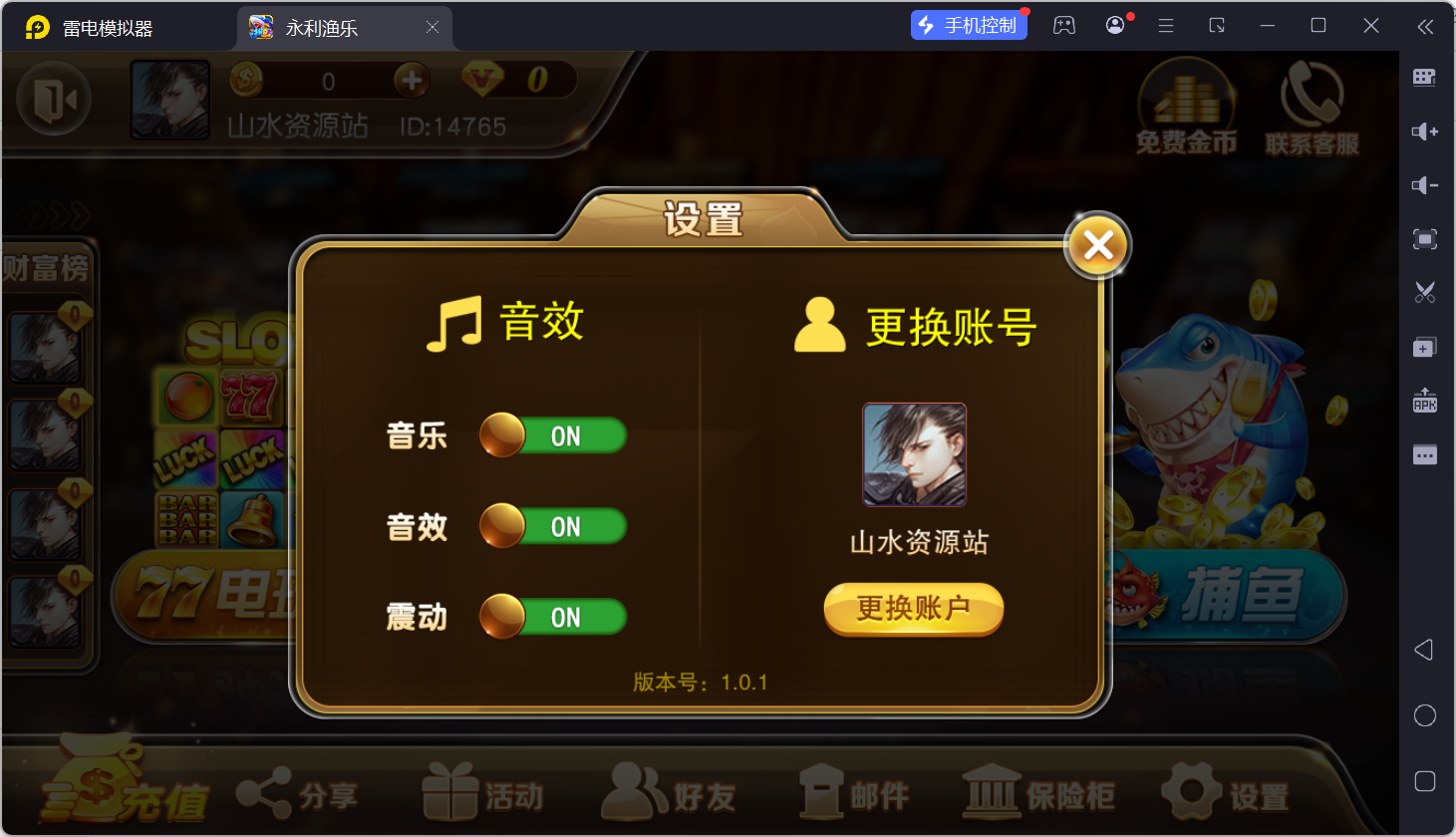
Task: Open the emulator hamburger menu
Action: tap(1165, 26)
